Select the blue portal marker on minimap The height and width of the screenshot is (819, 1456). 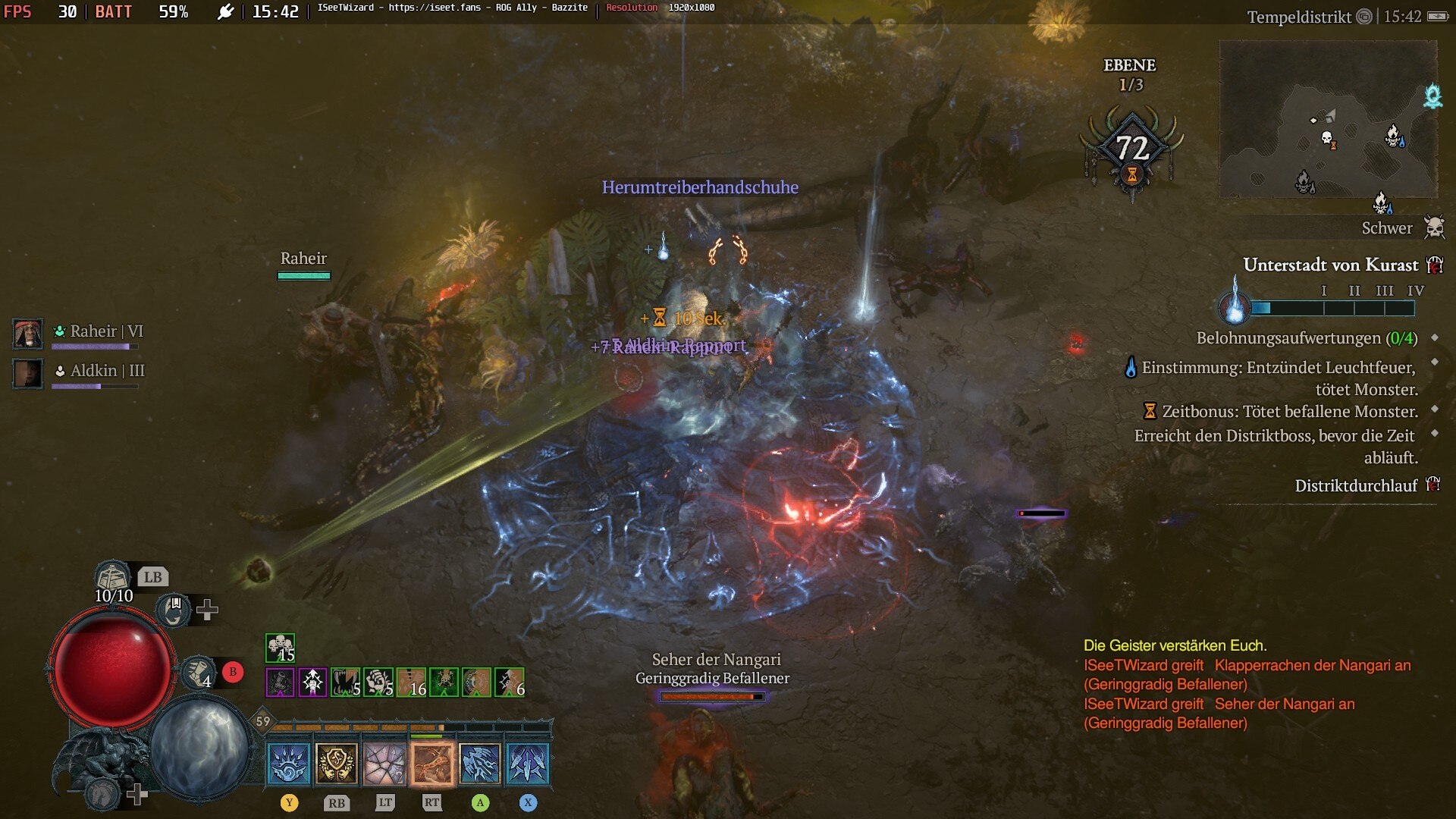point(1432,96)
